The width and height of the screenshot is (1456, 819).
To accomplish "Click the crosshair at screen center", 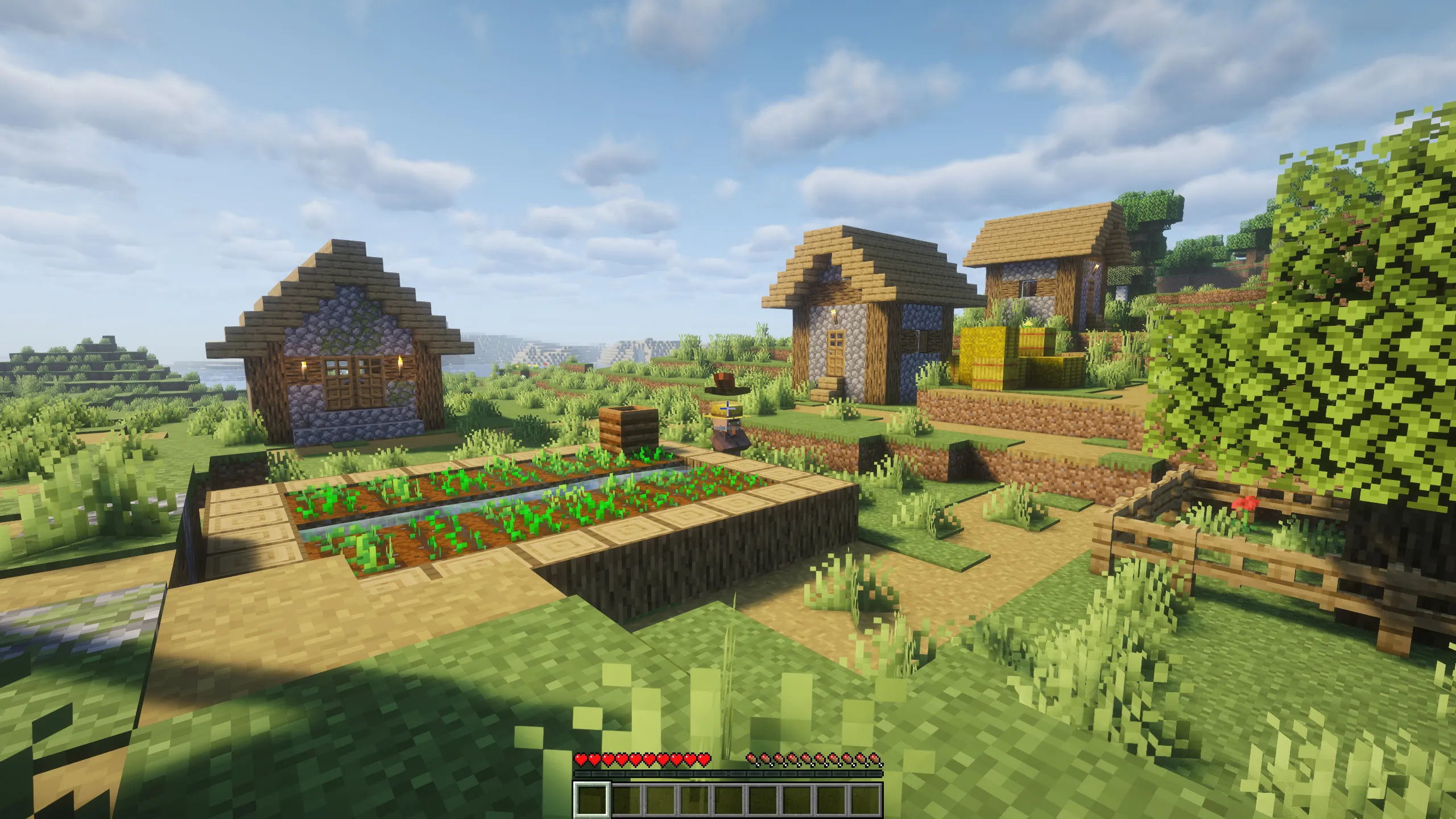I will coord(728,409).
